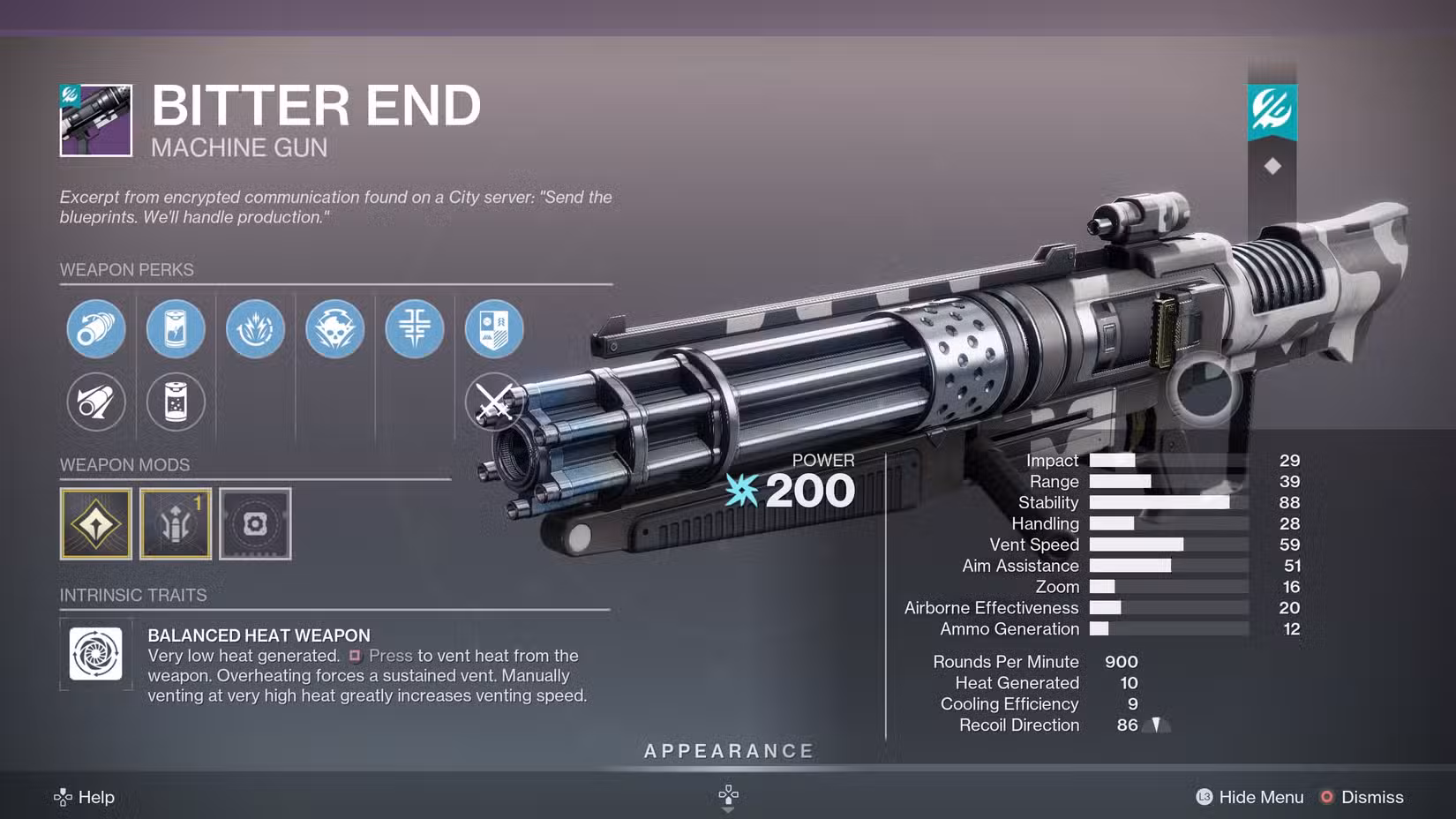The width and height of the screenshot is (1456, 819).
Task: Inspect the Balanced Heat Weapon intrinsic trait icon
Action: click(96, 654)
